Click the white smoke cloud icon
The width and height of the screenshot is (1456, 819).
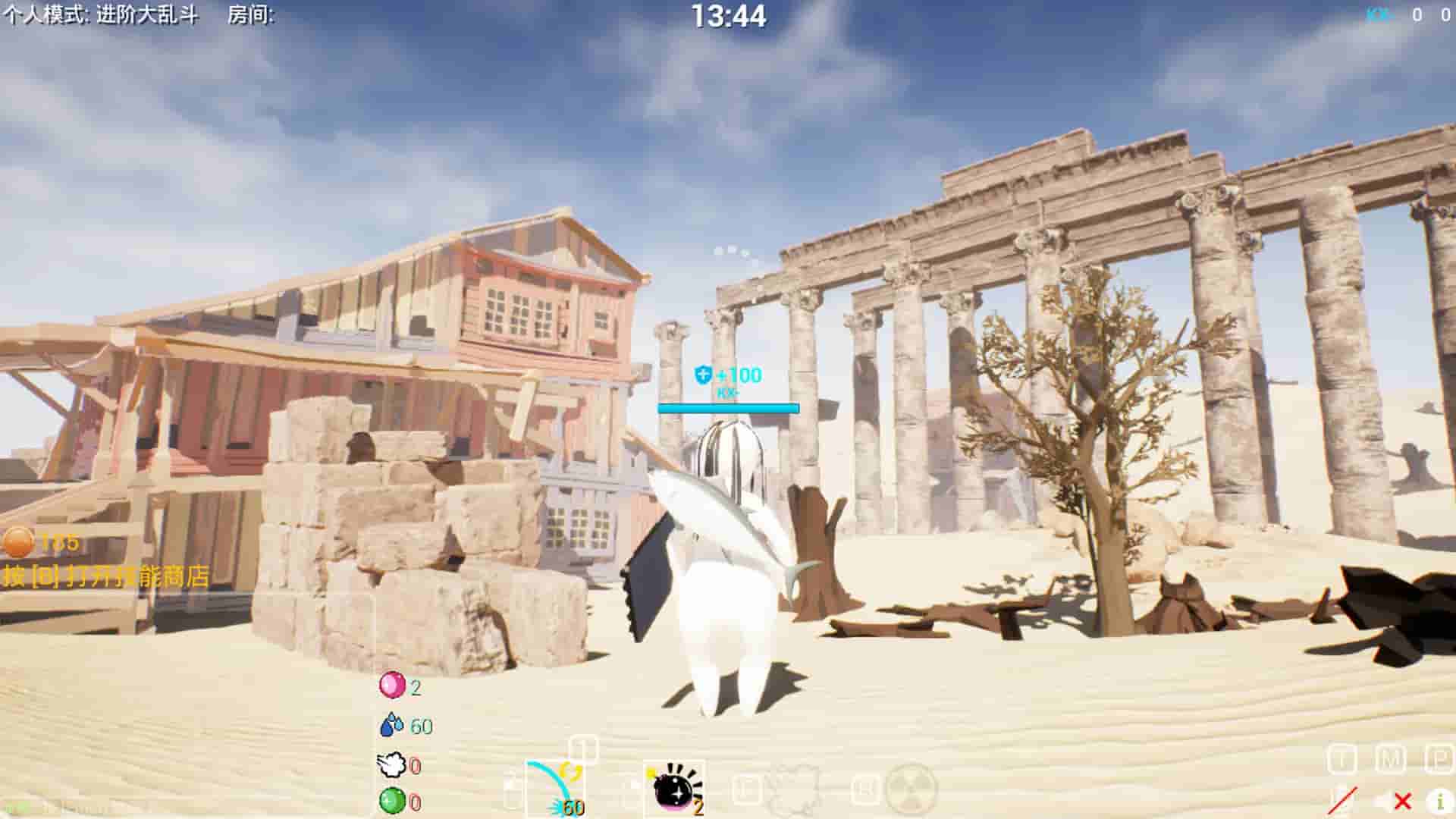391,764
